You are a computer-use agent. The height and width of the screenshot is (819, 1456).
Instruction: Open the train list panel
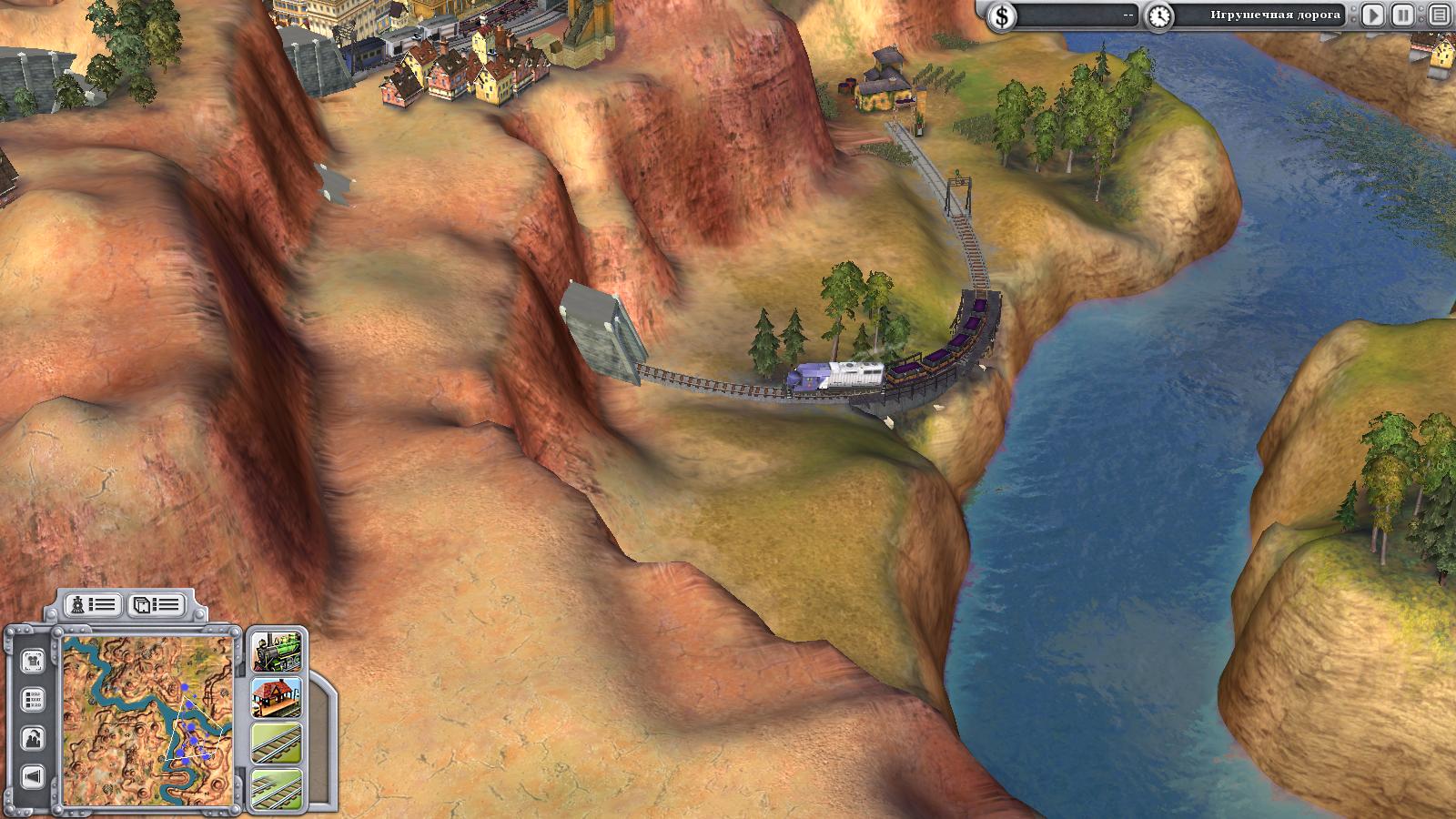pyautogui.click(x=93, y=604)
